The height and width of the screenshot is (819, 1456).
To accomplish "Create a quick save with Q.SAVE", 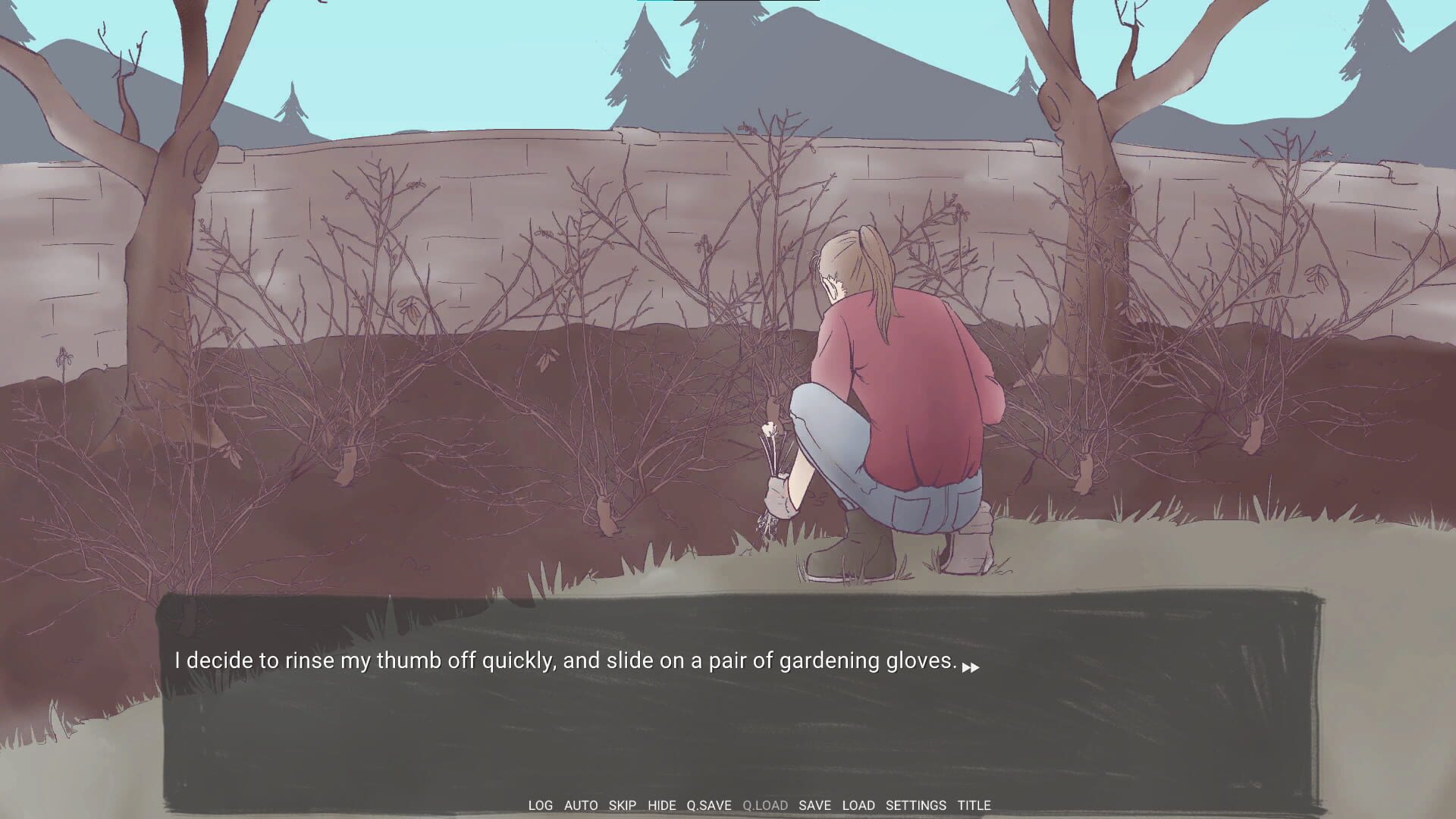I will click(707, 805).
